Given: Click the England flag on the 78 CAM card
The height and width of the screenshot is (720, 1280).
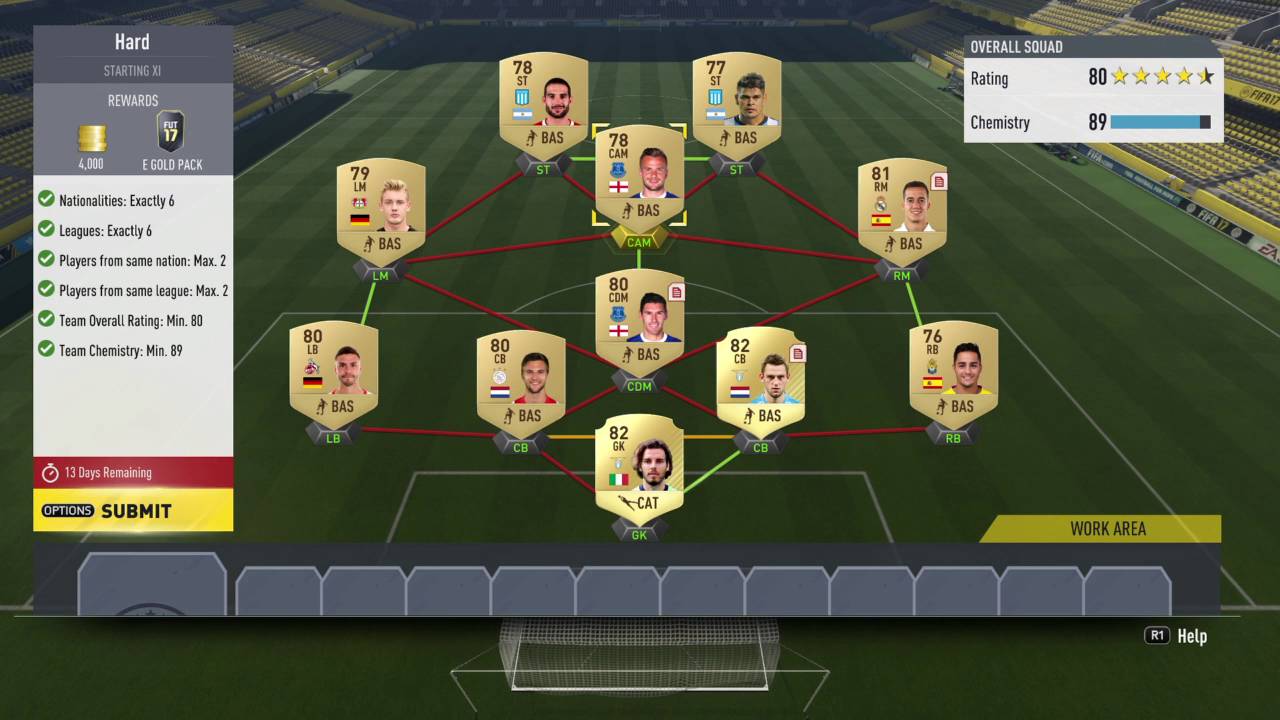Looking at the screenshot, I should pos(619,187).
